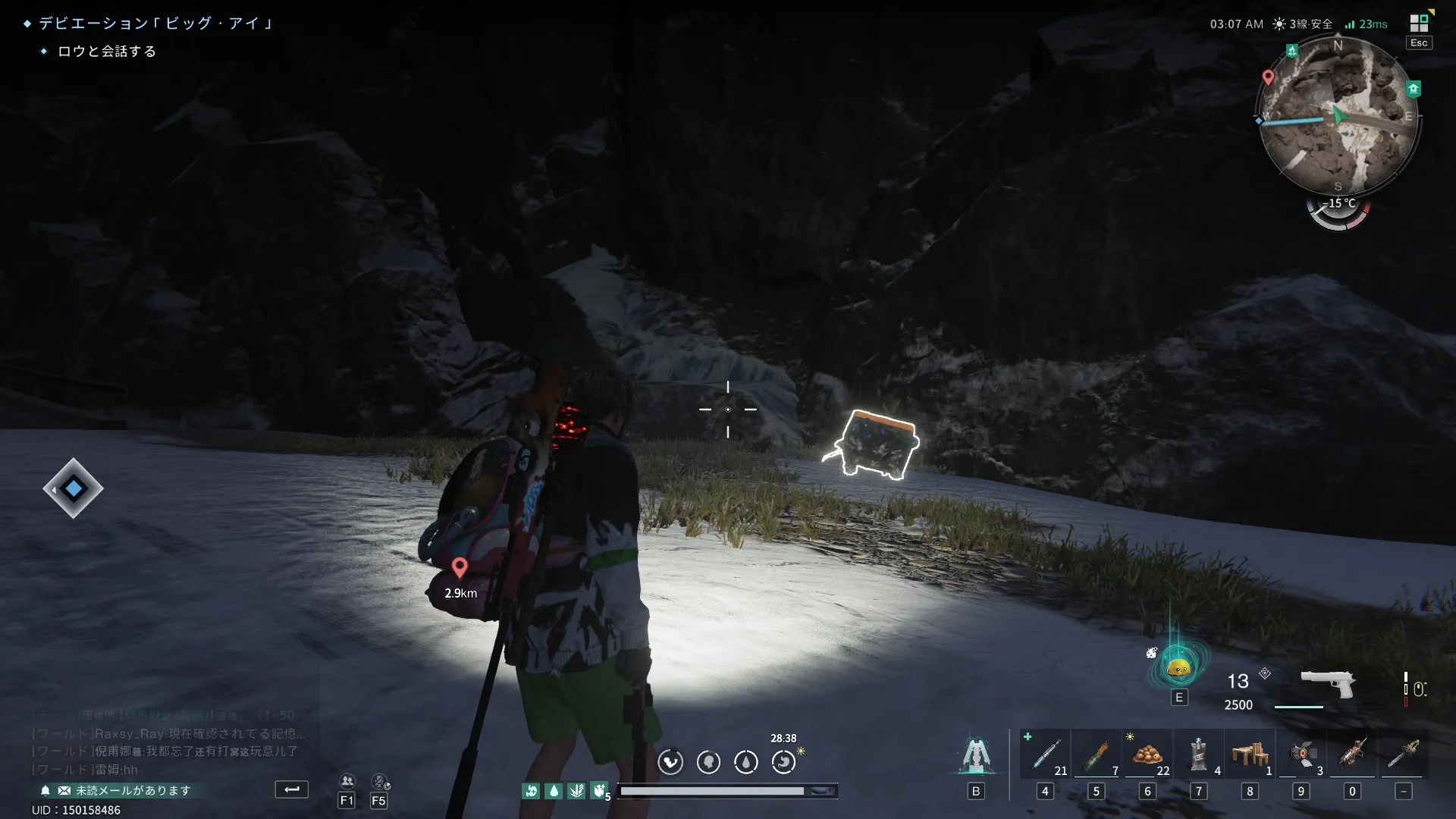Viewport: 1456px width, 819px height.
Task: Choose the spotlight lamp hotbar slot
Action: pos(1301,755)
